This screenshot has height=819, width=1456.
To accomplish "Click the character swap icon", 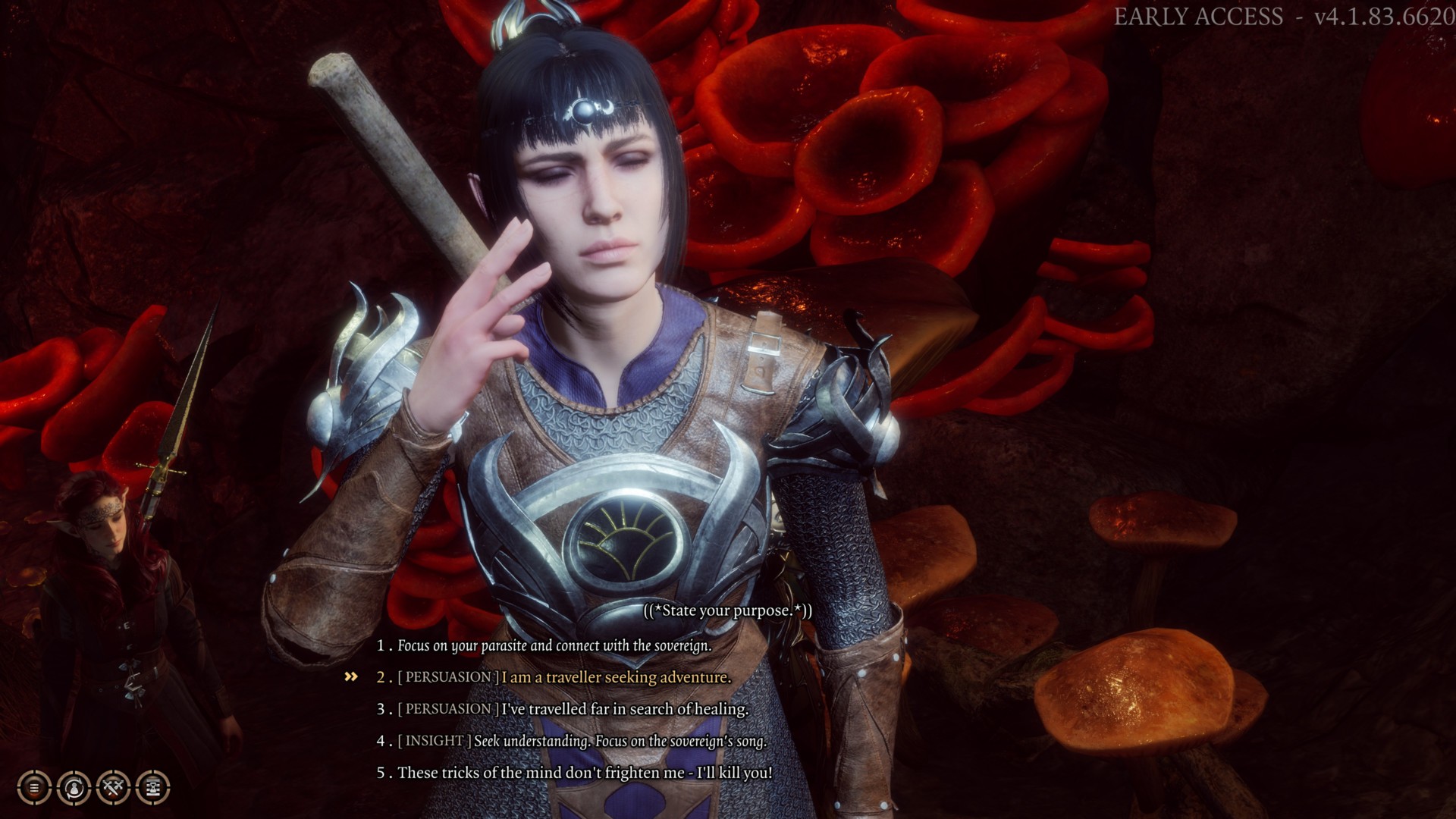I will 74,788.
